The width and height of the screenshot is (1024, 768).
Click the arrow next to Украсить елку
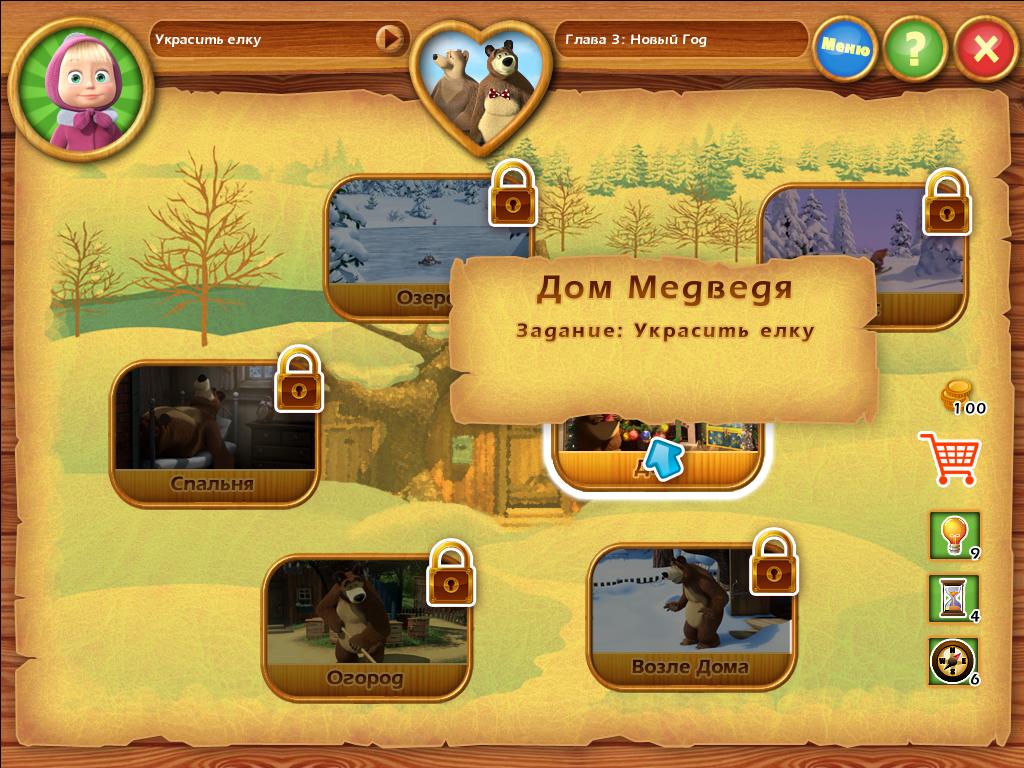[388, 39]
